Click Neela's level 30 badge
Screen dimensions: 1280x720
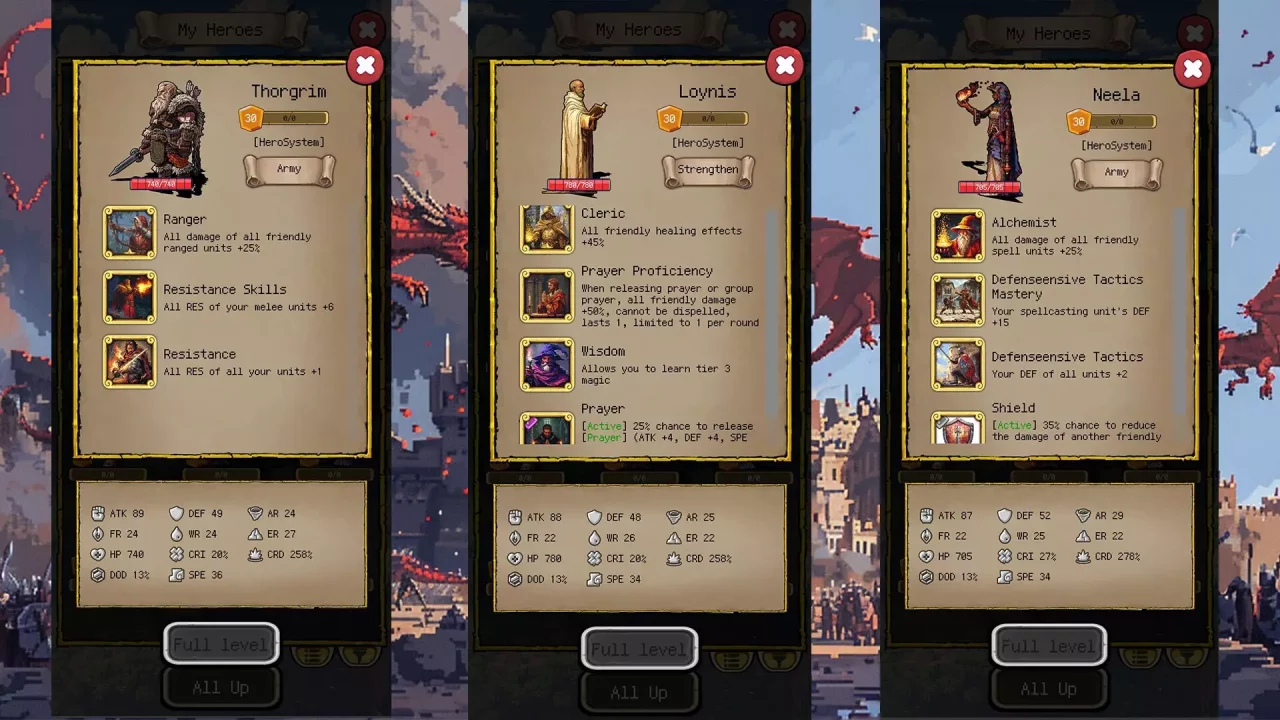(1078, 121)
